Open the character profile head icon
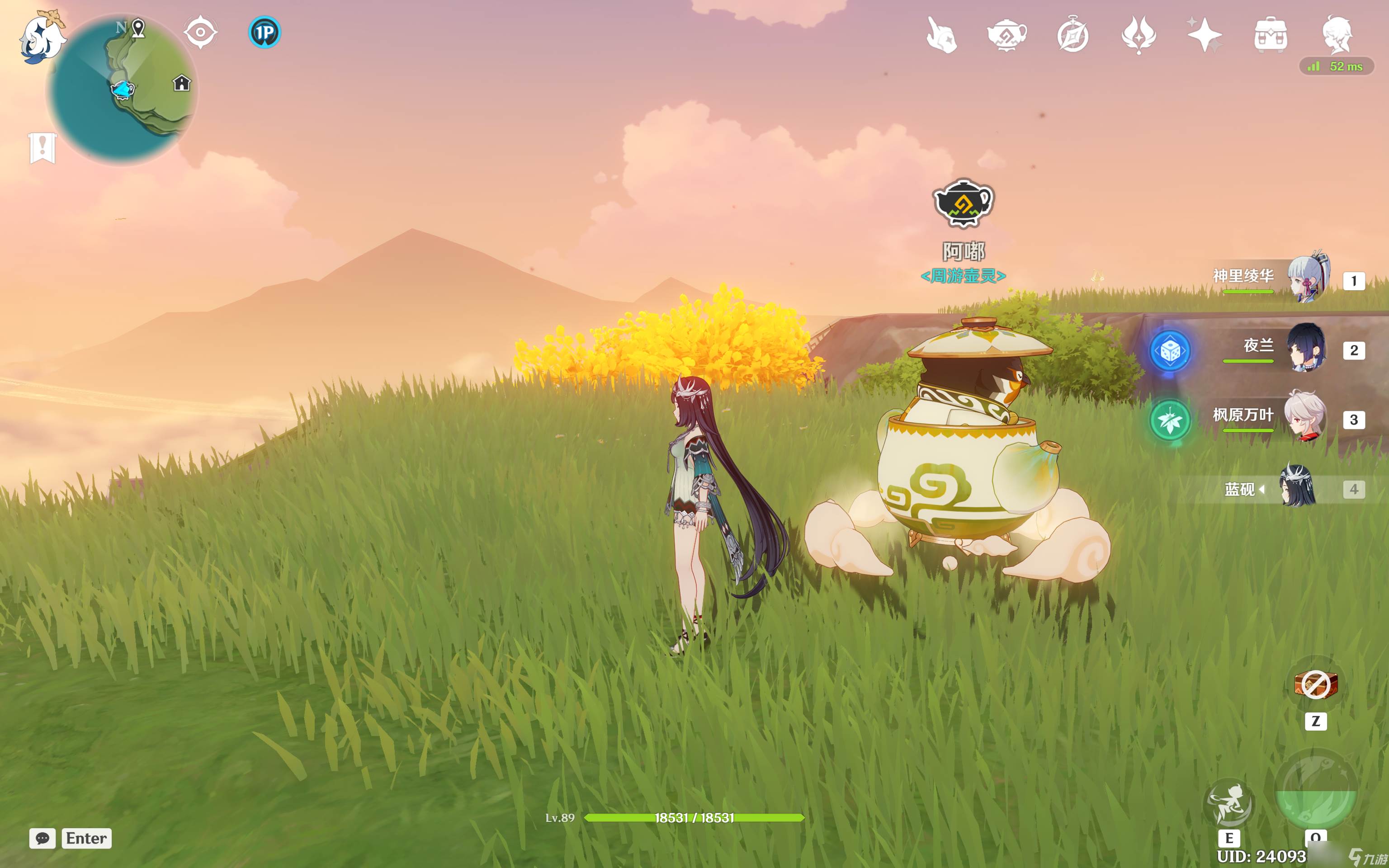 [x=1337, y=34]
